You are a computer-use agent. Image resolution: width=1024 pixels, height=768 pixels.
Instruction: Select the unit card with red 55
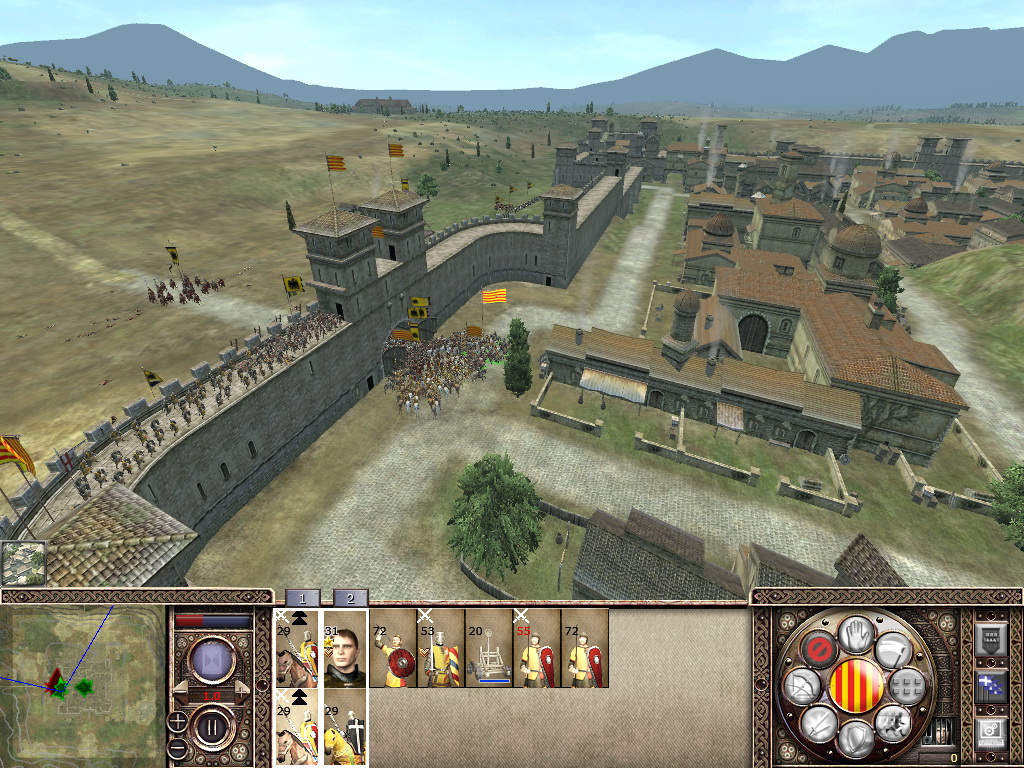pos(536,648)
